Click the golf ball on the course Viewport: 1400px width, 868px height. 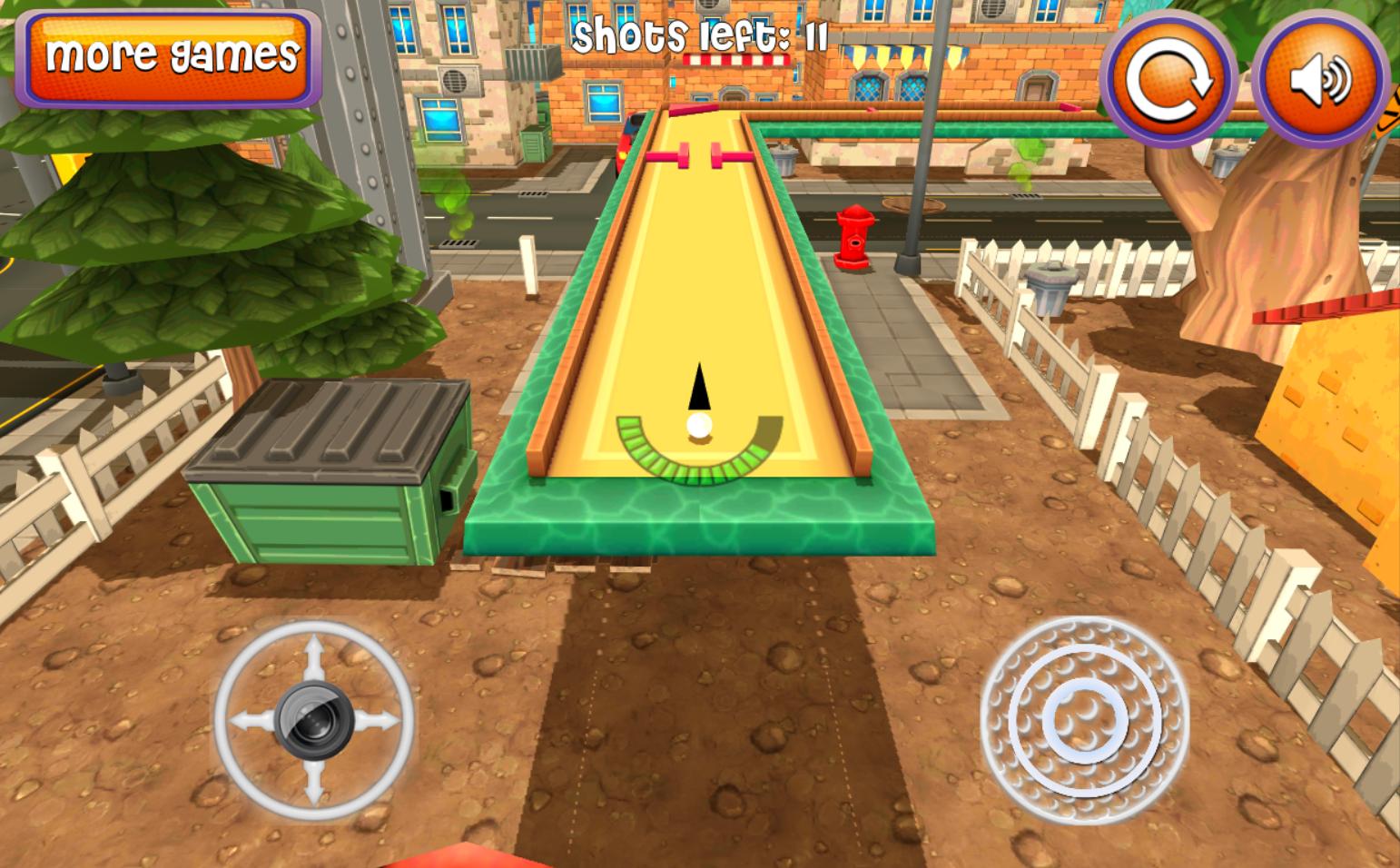point(698,426)
